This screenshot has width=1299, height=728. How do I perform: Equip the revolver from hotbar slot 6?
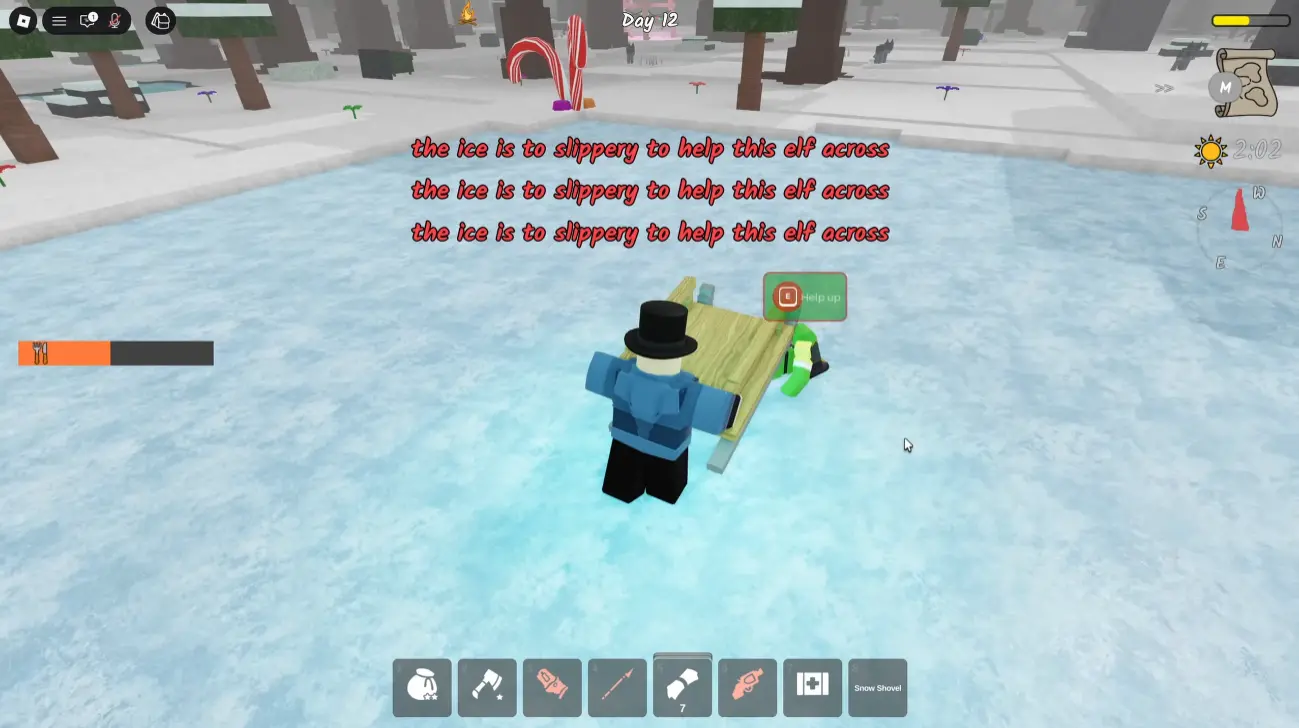click(x=746, y=687)
